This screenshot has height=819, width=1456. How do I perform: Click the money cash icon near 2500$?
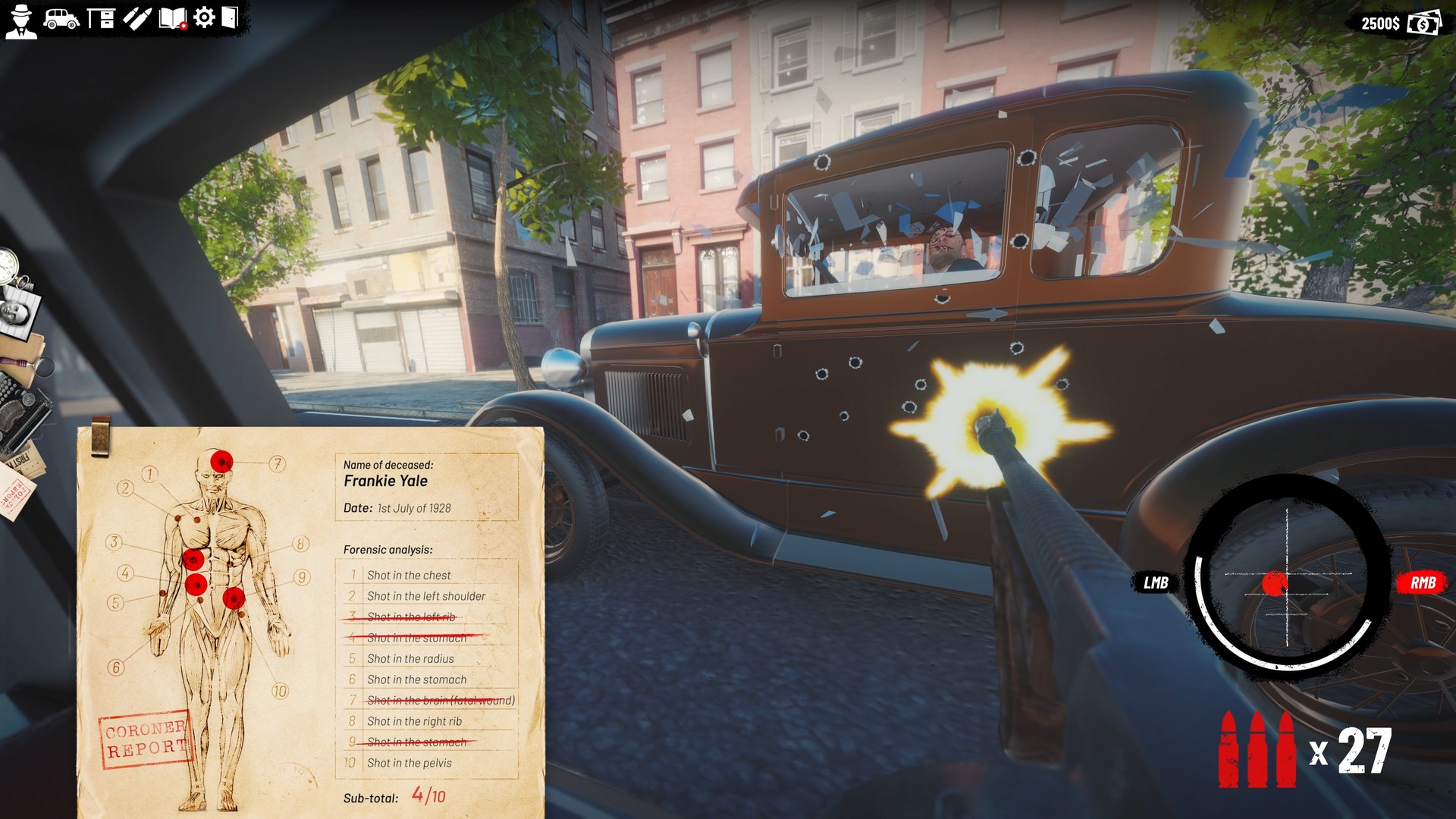tap(1423, 23)
